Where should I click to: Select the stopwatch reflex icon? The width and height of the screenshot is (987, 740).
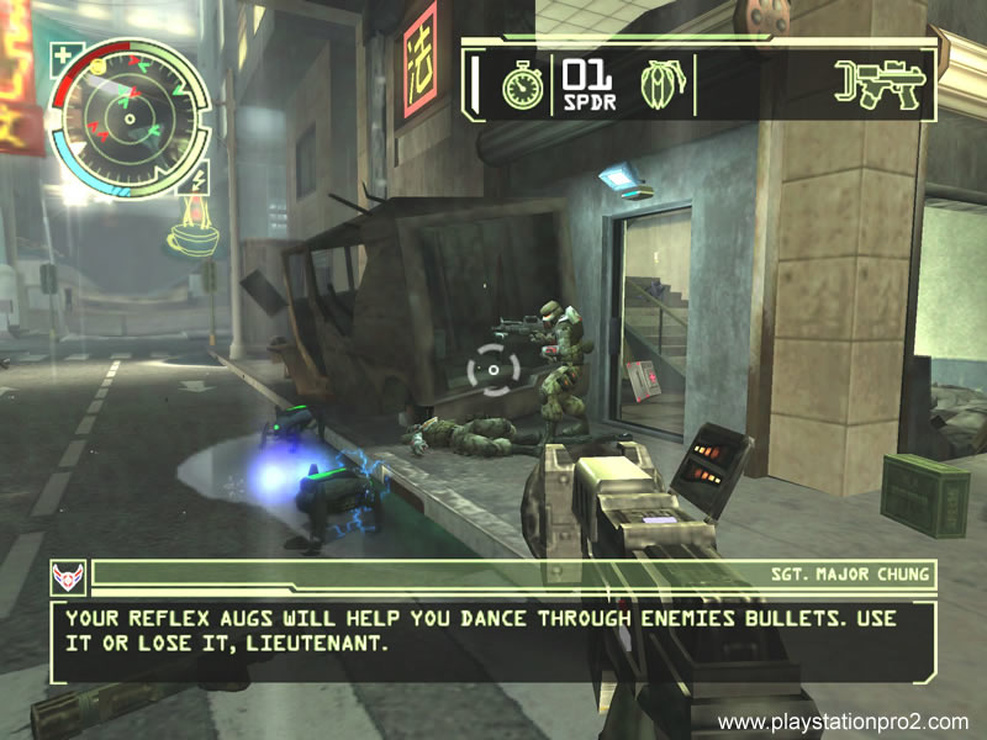coord(522,86)
